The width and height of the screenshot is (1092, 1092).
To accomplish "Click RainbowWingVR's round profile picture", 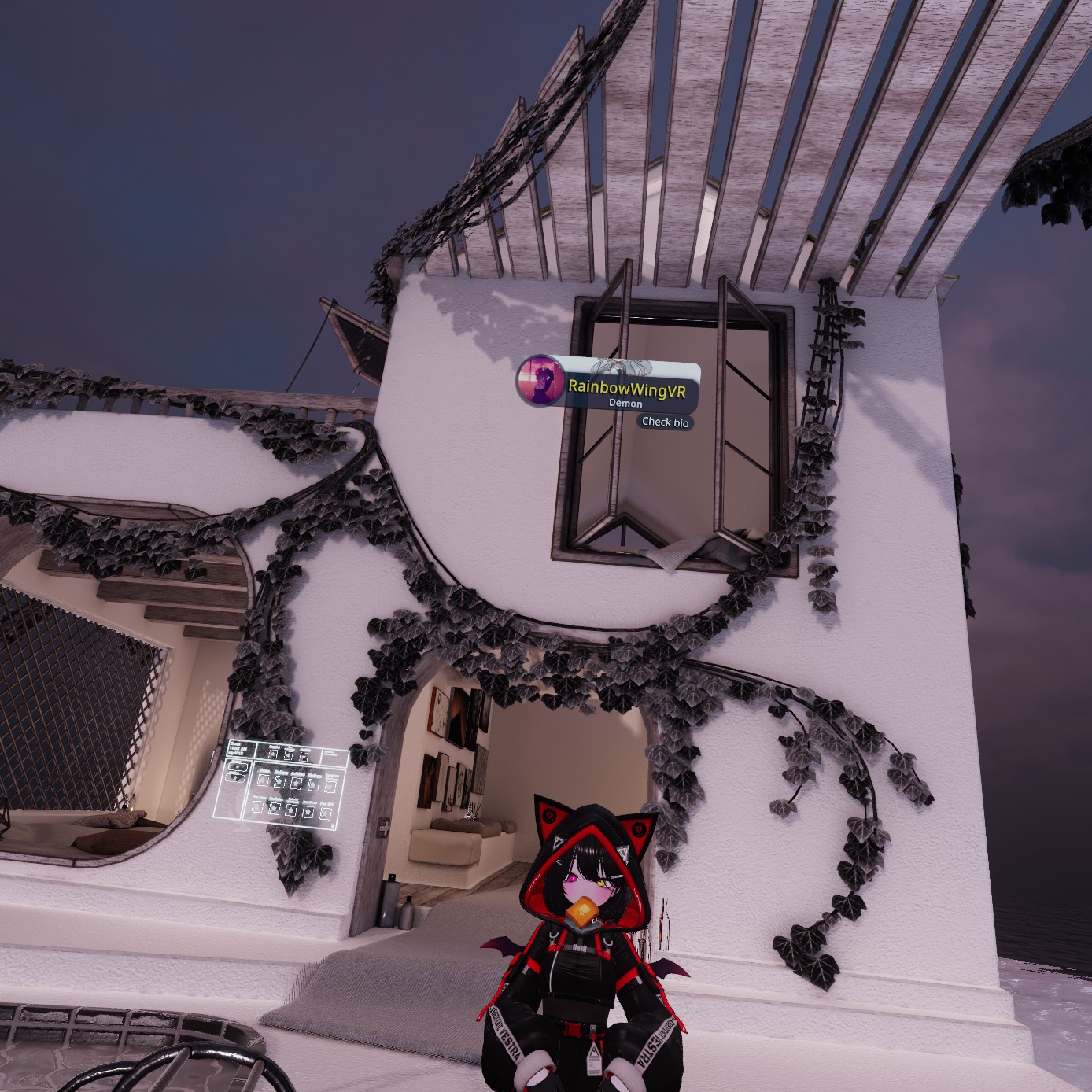I will tap(540, 382).
